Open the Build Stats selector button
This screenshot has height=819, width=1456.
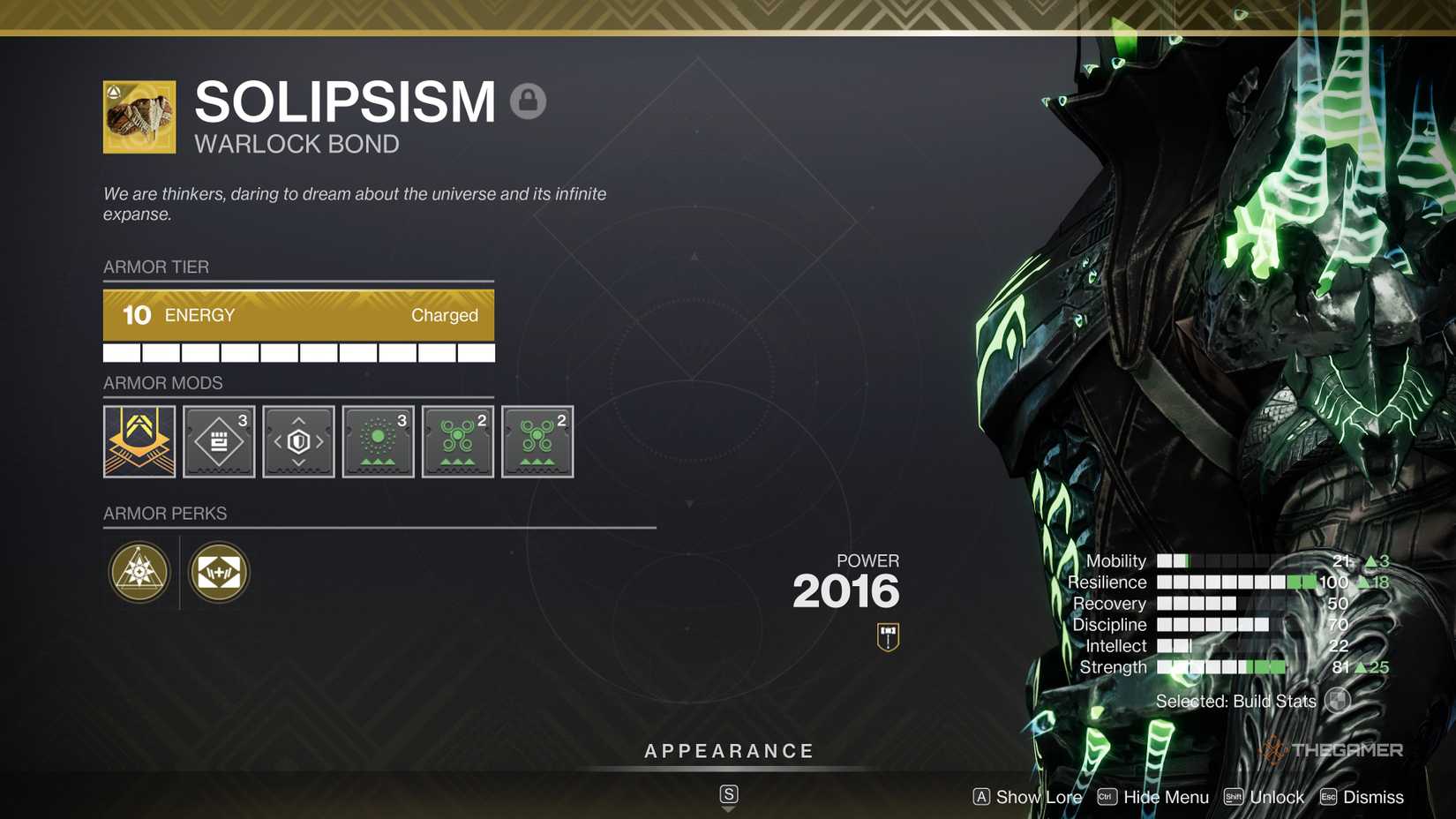tap(1341, 701)
